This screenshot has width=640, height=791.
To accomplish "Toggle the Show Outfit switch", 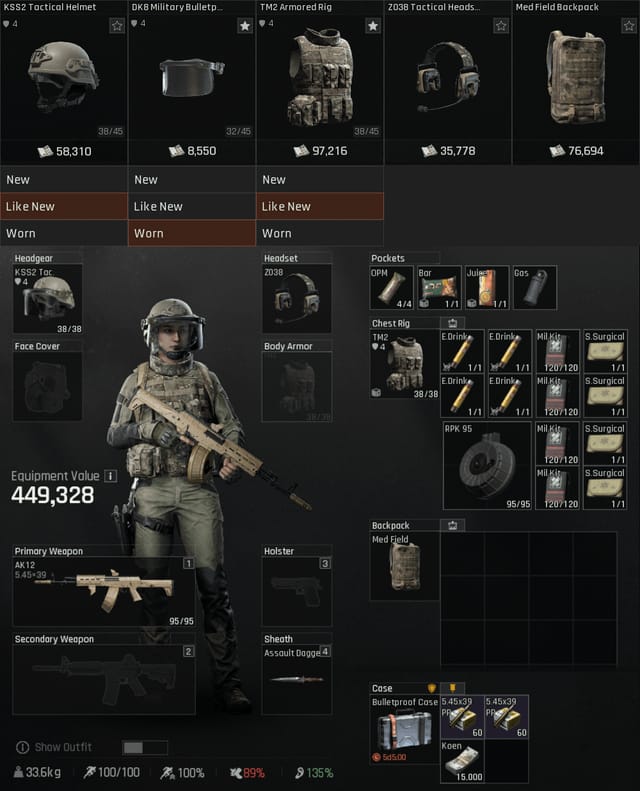I will (x=145, y=747).
